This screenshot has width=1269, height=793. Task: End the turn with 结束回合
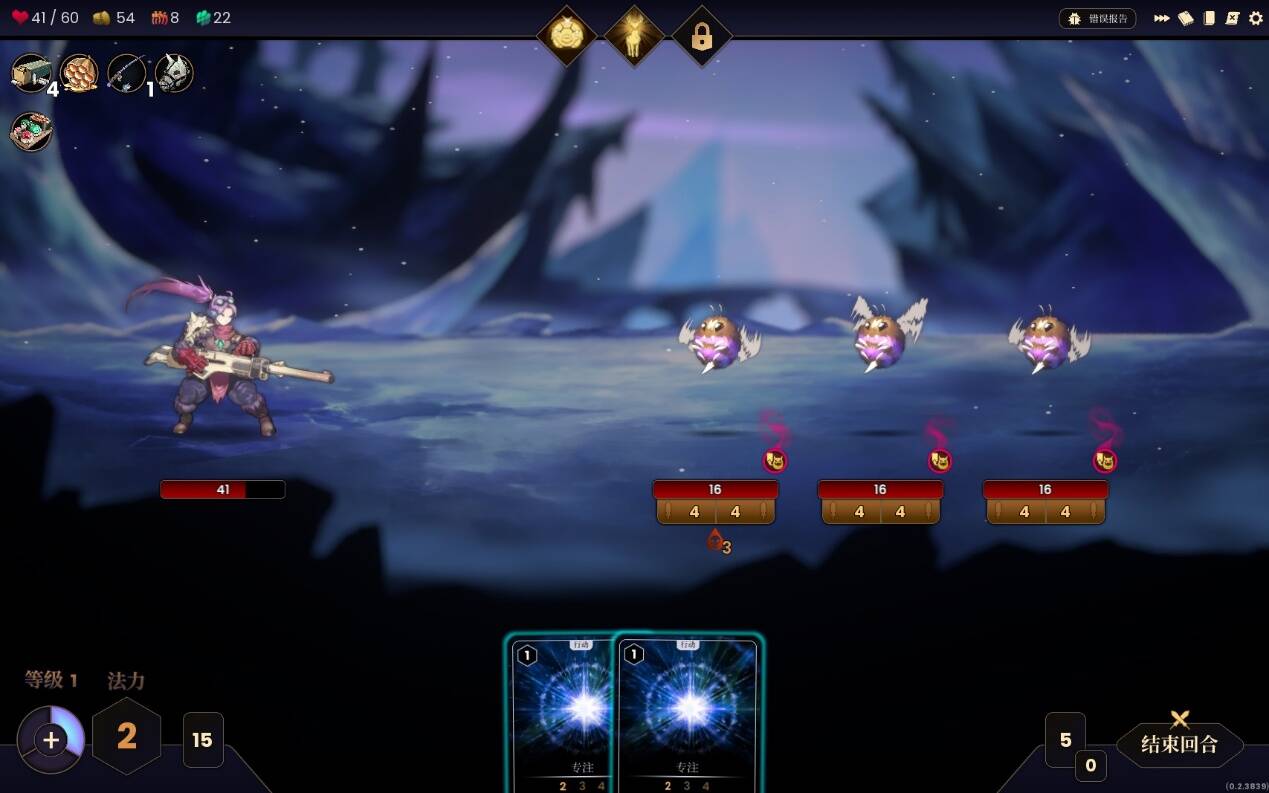1180,743
